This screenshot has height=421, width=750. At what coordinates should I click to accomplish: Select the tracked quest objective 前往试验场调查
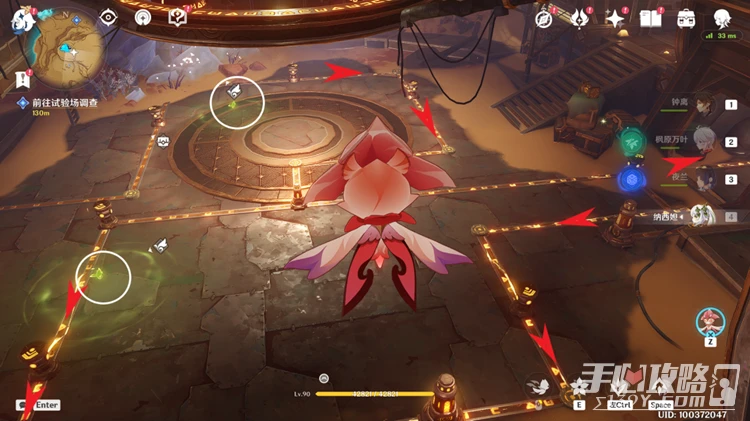[x=58, y=102]
